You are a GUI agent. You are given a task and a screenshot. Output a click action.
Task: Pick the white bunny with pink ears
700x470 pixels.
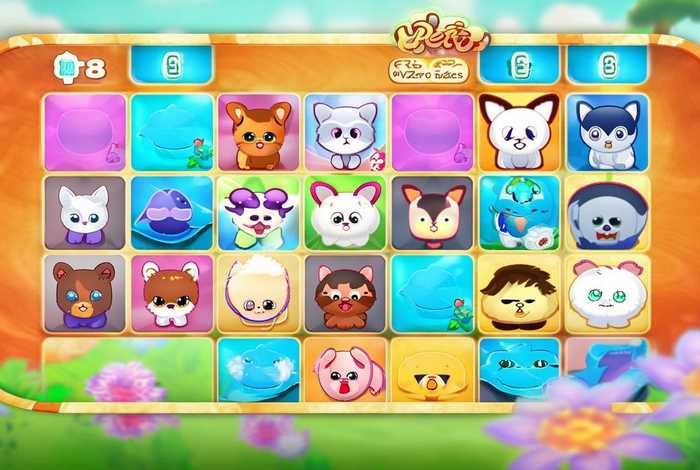345,212
